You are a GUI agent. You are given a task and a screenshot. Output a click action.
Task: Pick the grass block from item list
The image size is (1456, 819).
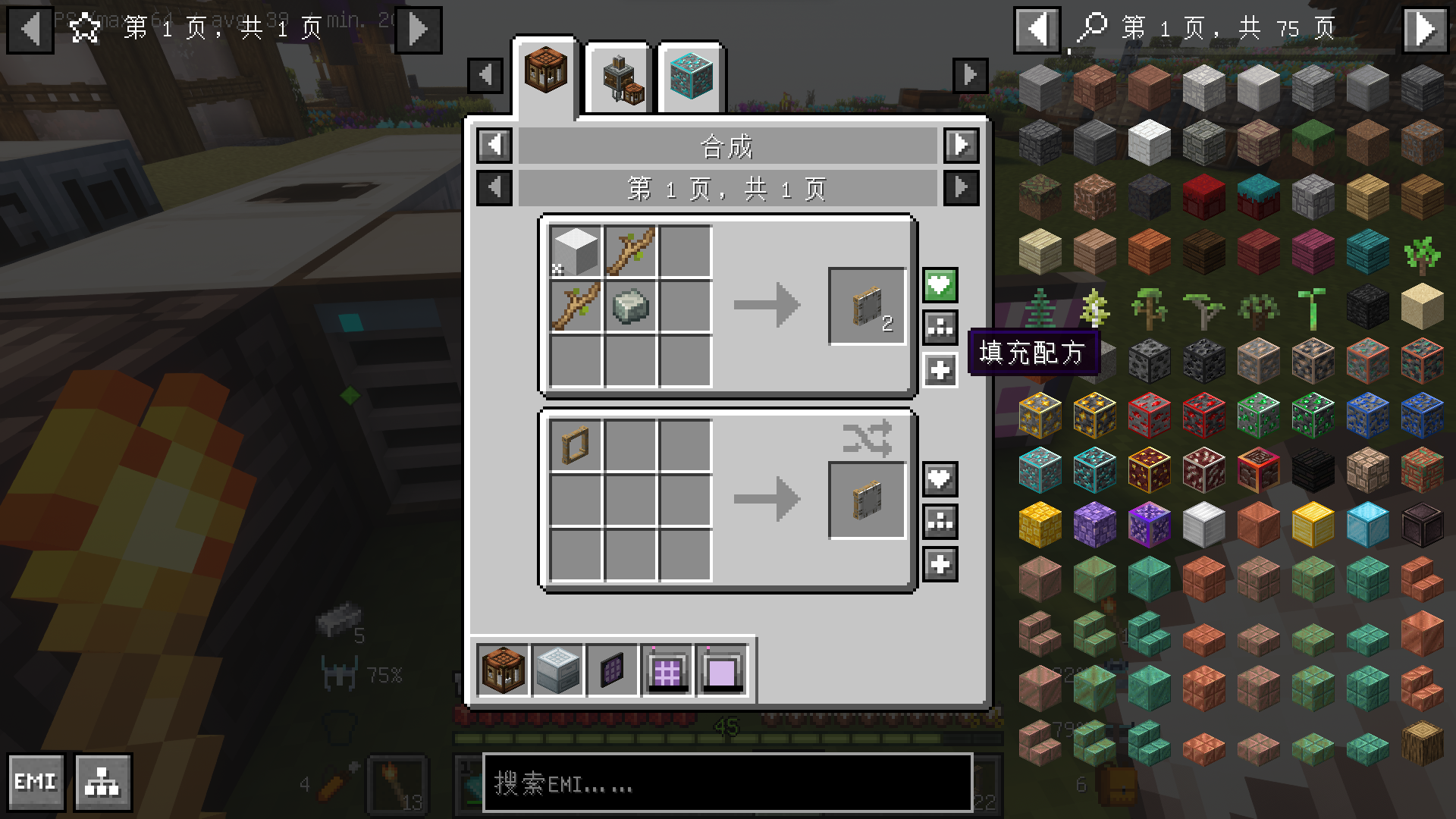[1313, 142]
